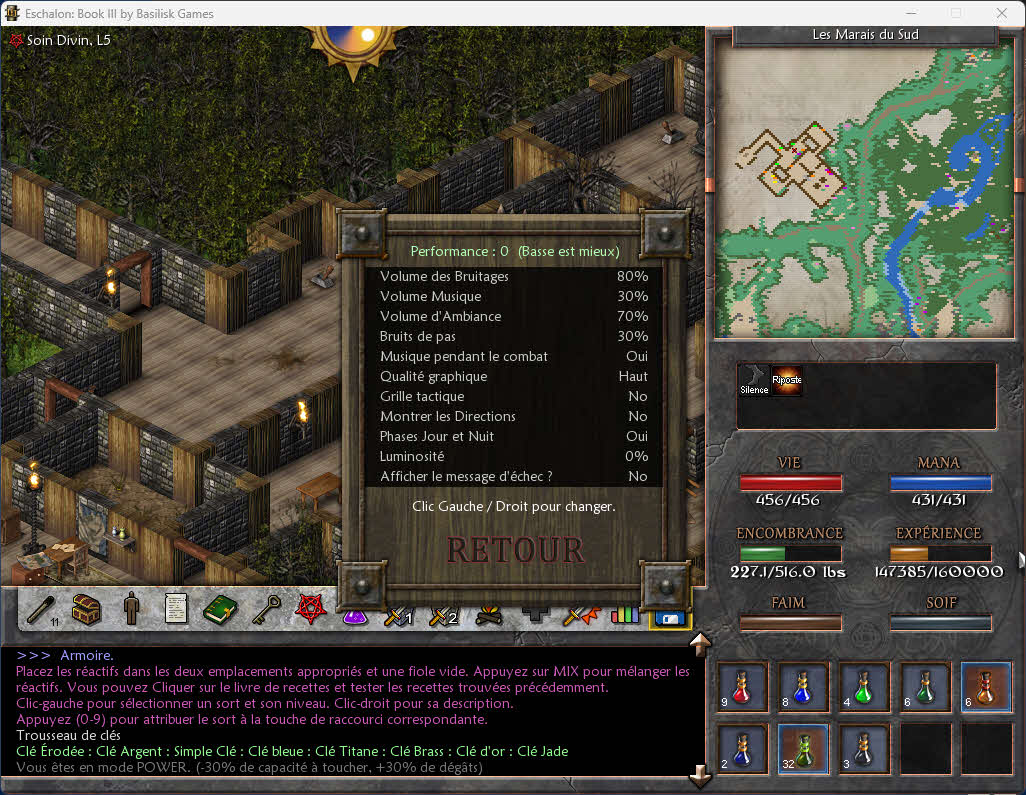Open the green spell book
The image size is (1026, 795).
(219, 608)
